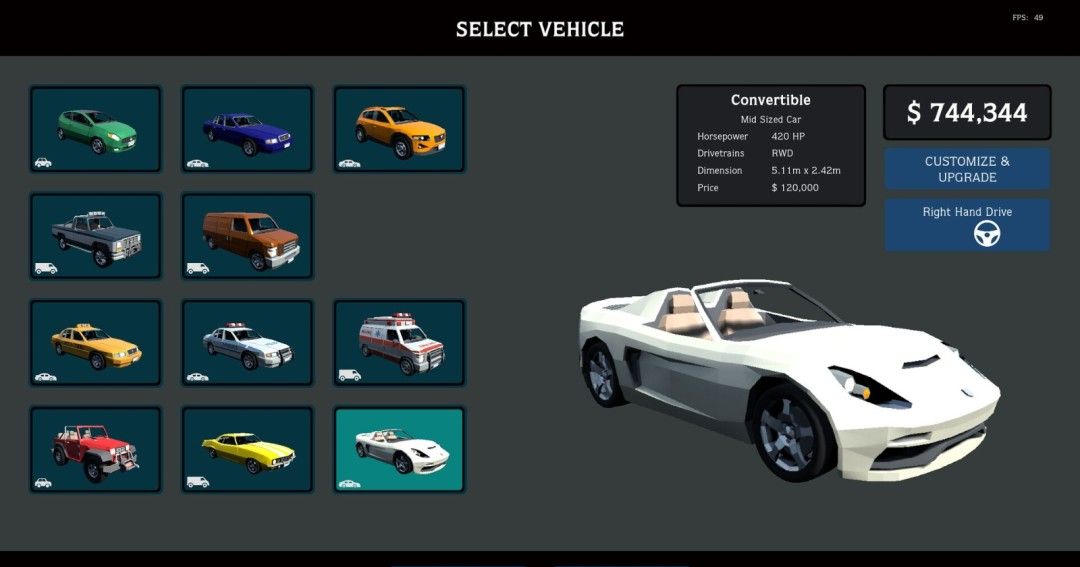
Task: Select the gray pickup truck tile
Action: 96,236
